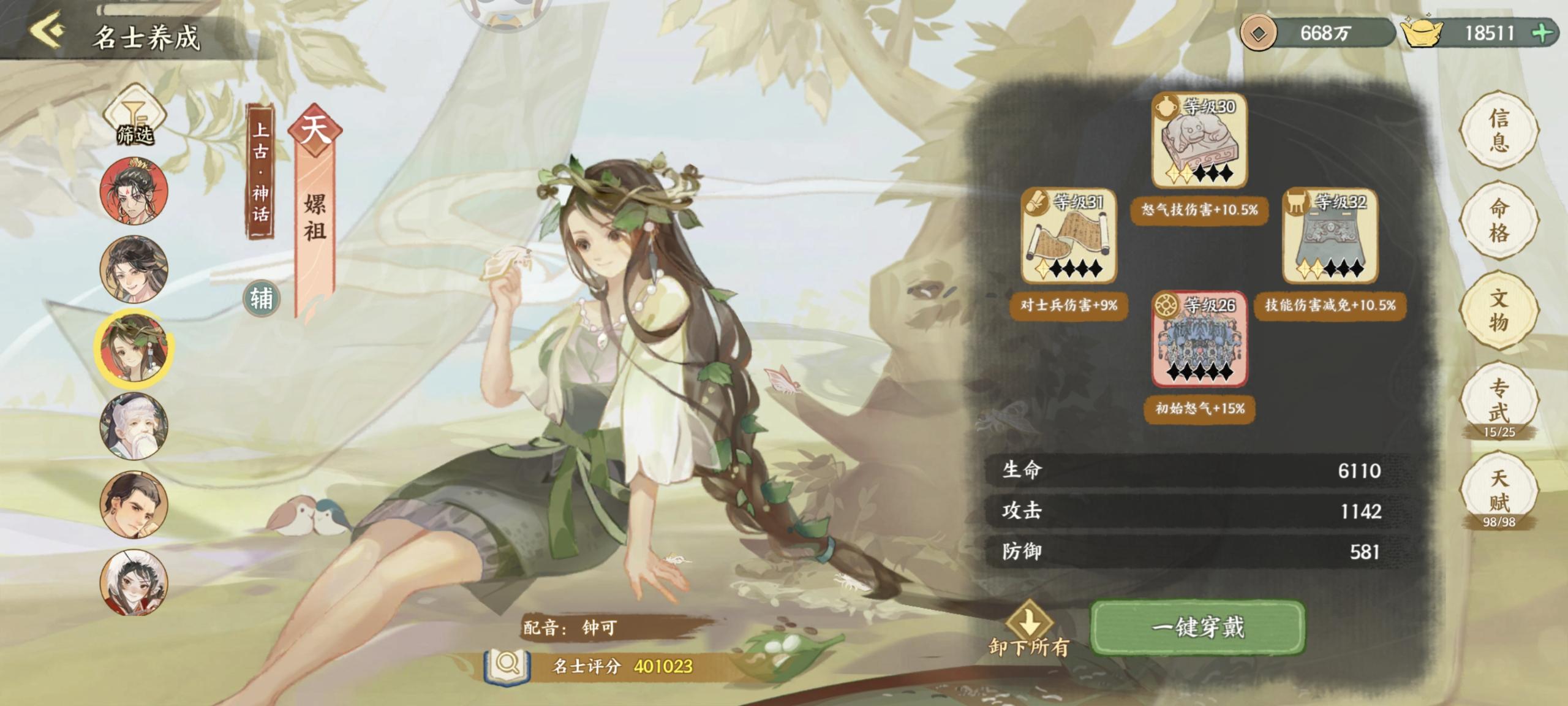Select the level 31 scroll relic
Image resolution: width=1568 pixels, height=706 pixels.
point(1068,236)
